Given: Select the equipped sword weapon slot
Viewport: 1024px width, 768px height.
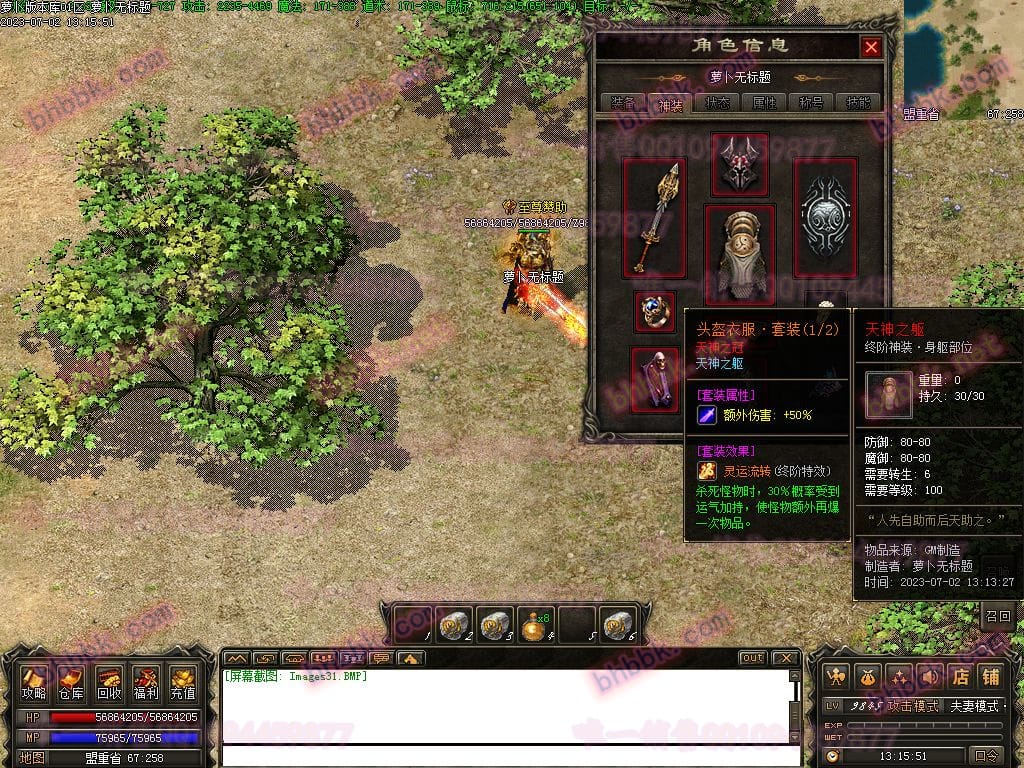Looking at the screenshot, I should tap(655, 218).
